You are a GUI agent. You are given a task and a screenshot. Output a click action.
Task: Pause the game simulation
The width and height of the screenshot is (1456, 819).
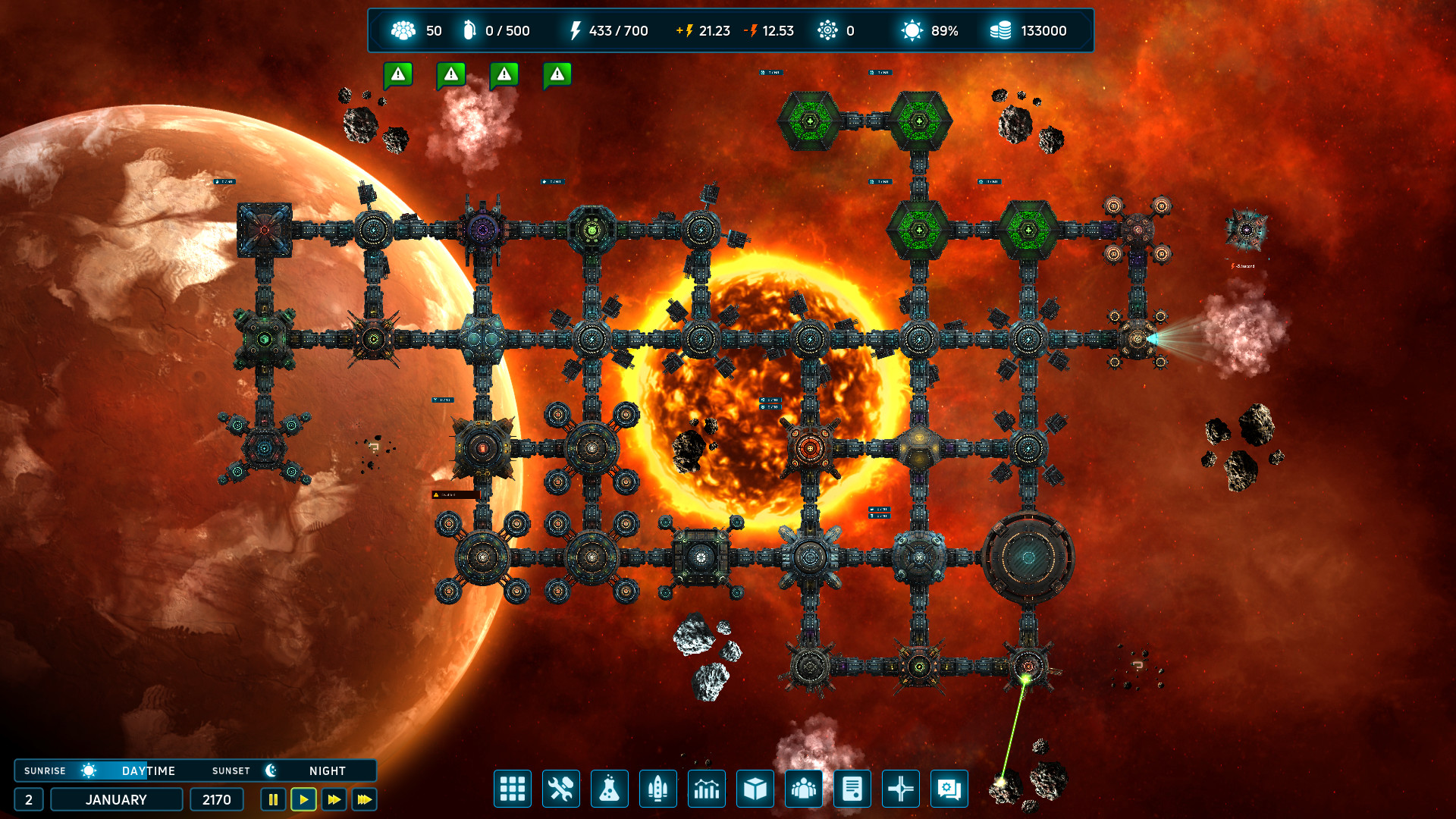[x=271, y=799]
